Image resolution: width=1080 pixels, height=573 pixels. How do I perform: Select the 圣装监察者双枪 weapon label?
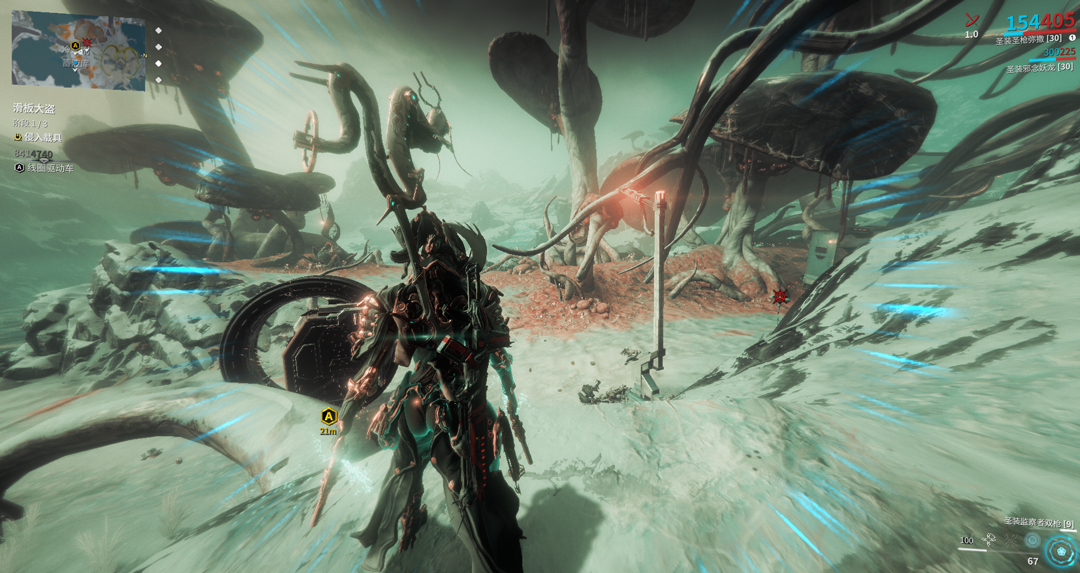pos(1038,523)
